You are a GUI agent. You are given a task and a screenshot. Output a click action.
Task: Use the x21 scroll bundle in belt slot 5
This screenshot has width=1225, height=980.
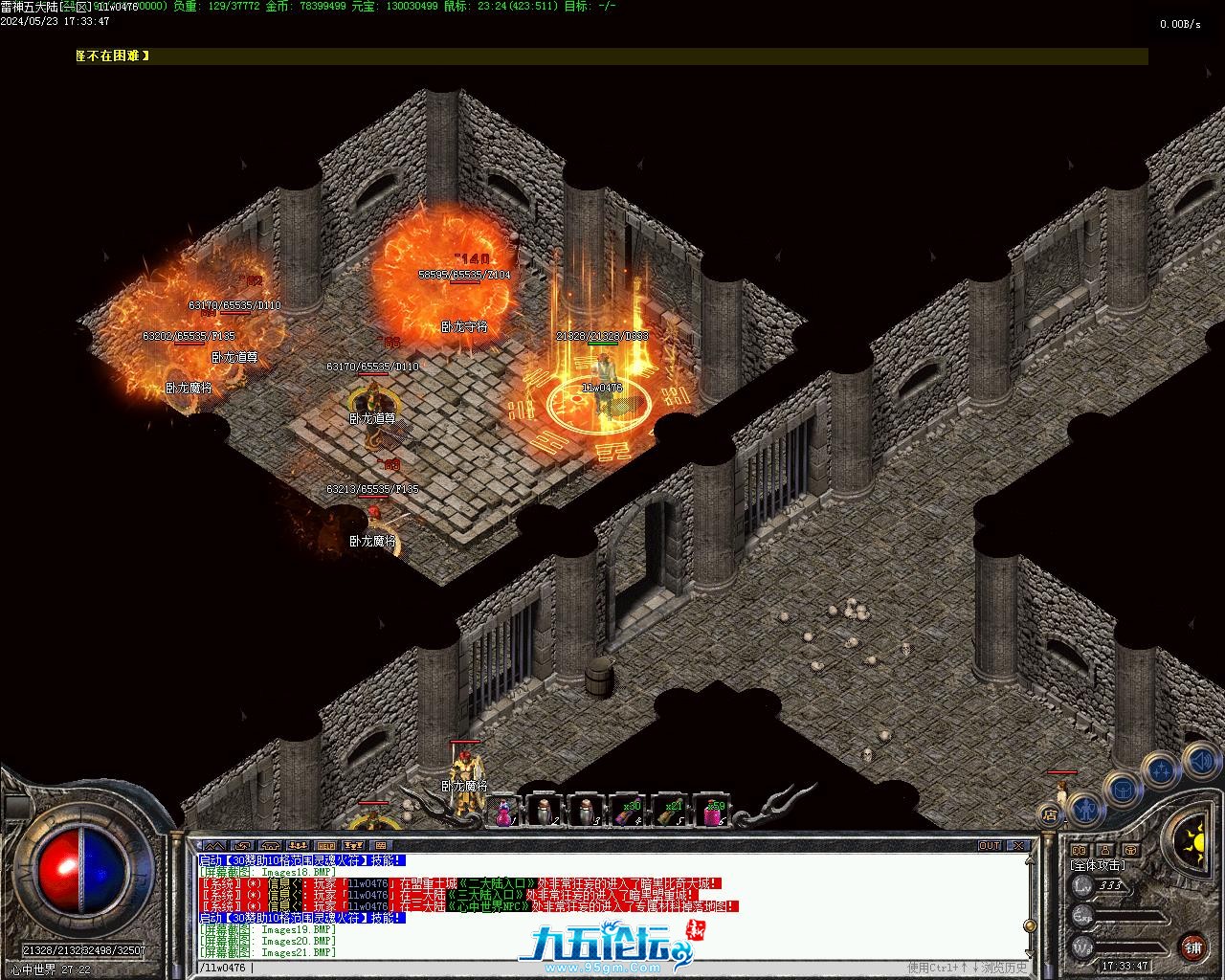pos(670,813)
